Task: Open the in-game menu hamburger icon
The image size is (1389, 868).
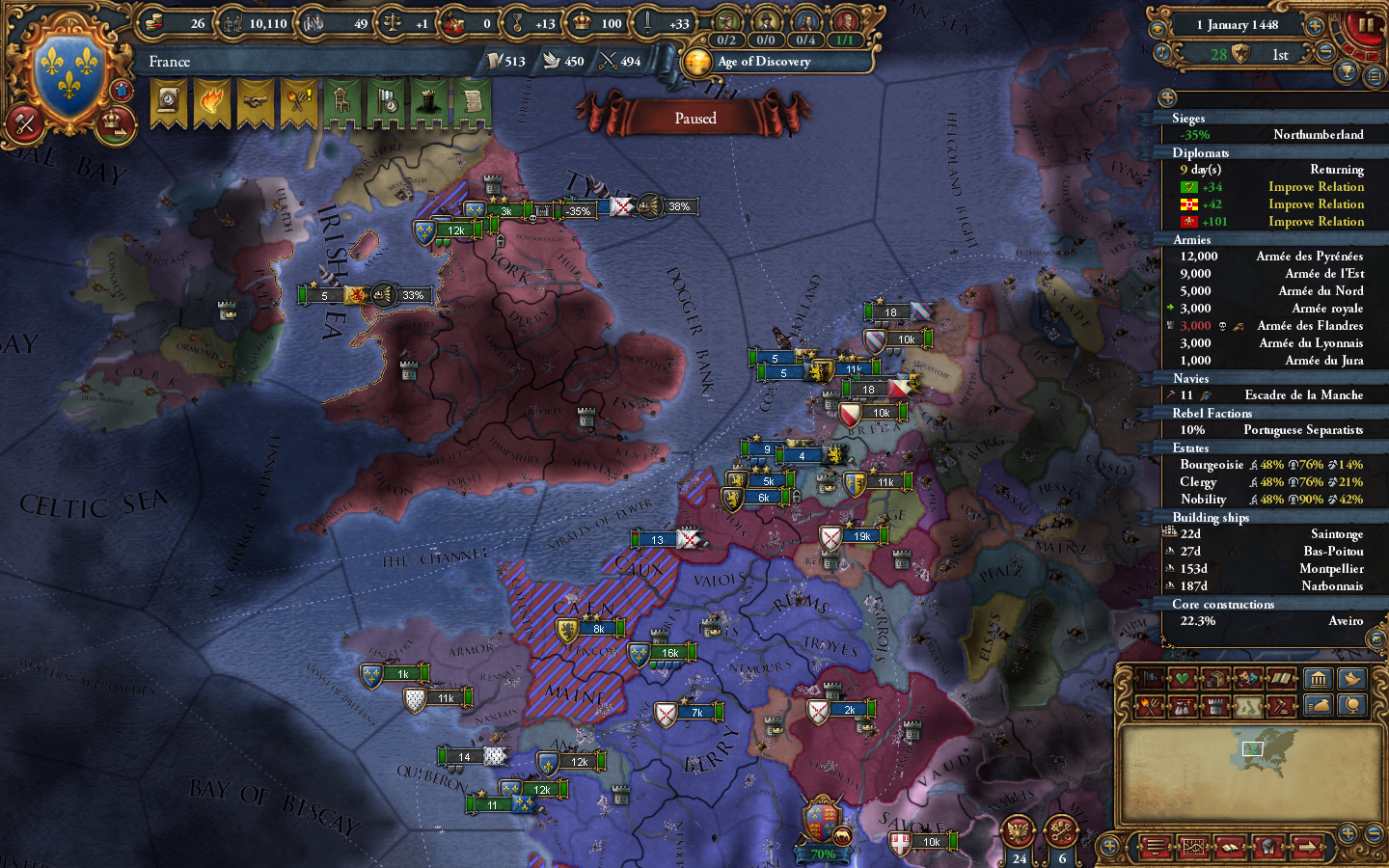Action: click(x=1155, y=846)
